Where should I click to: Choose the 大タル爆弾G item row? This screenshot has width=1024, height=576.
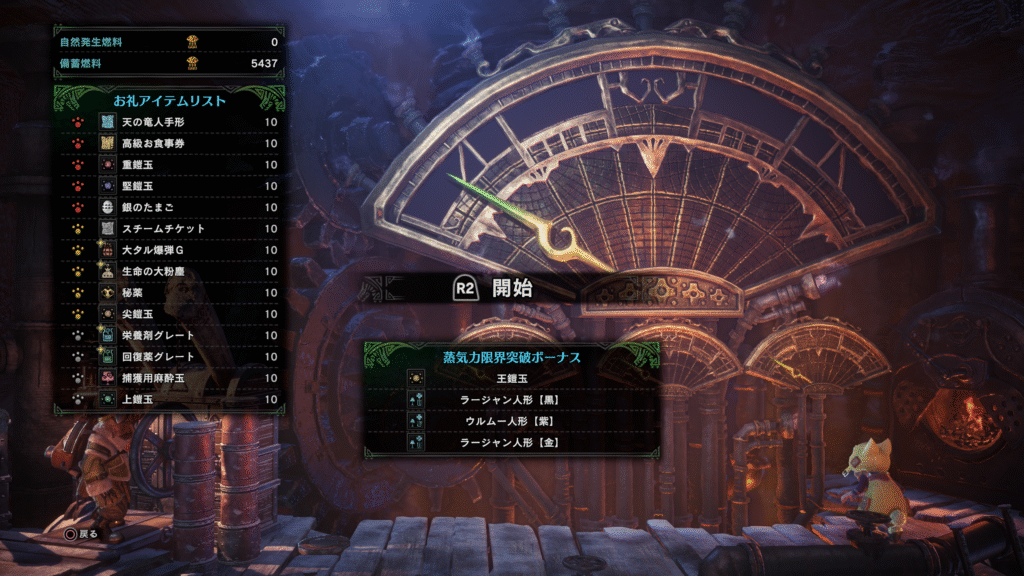(x=168, y=250)
